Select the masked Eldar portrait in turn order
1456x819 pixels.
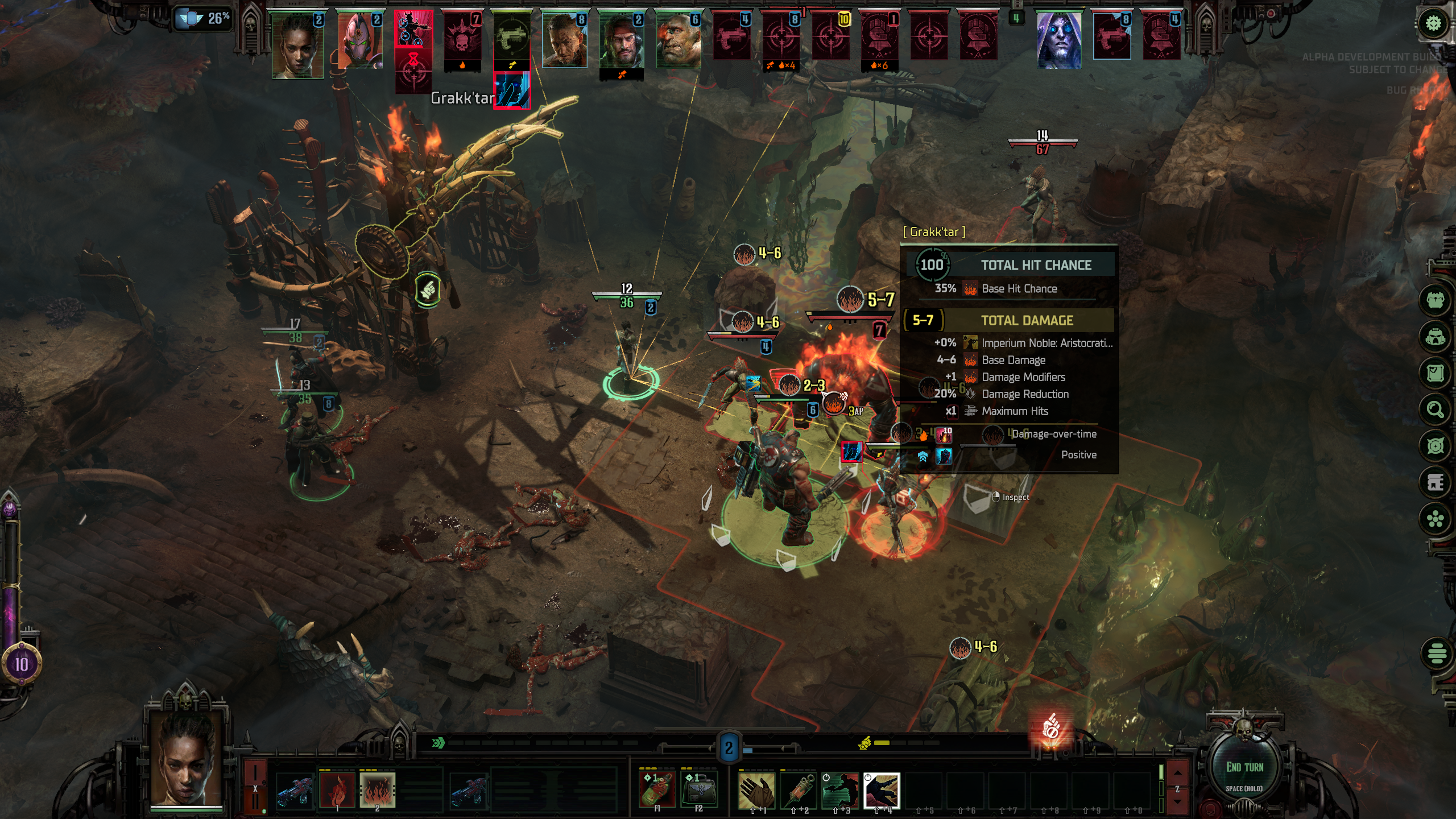(x=359, y=41)
